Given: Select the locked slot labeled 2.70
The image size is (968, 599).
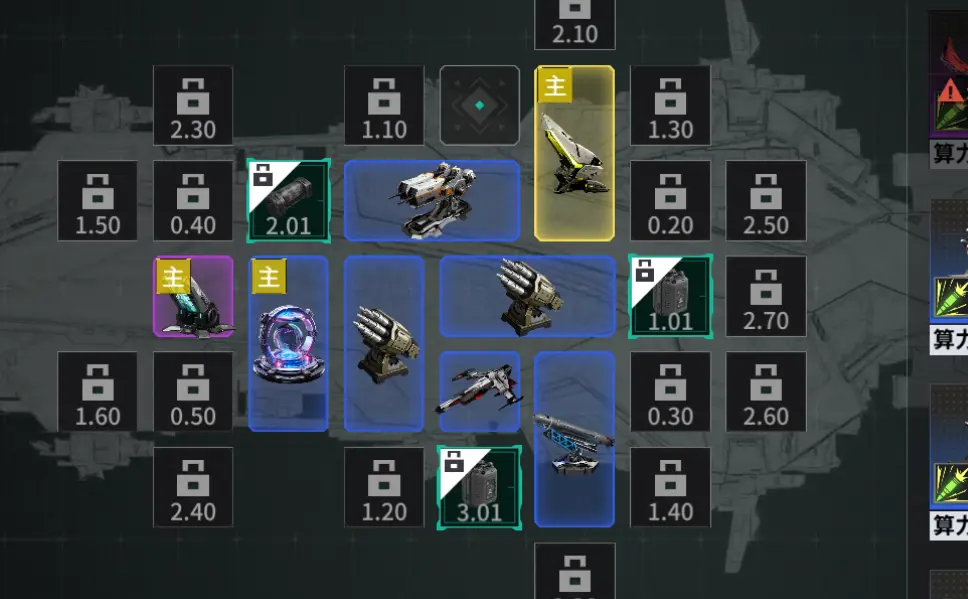Looking at the screenshot, I should [766, 296].
